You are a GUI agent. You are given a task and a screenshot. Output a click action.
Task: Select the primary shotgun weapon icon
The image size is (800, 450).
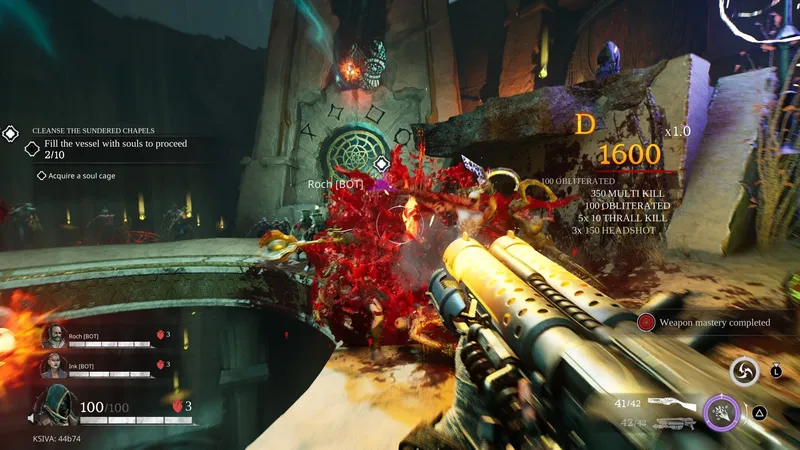point(669,403)
